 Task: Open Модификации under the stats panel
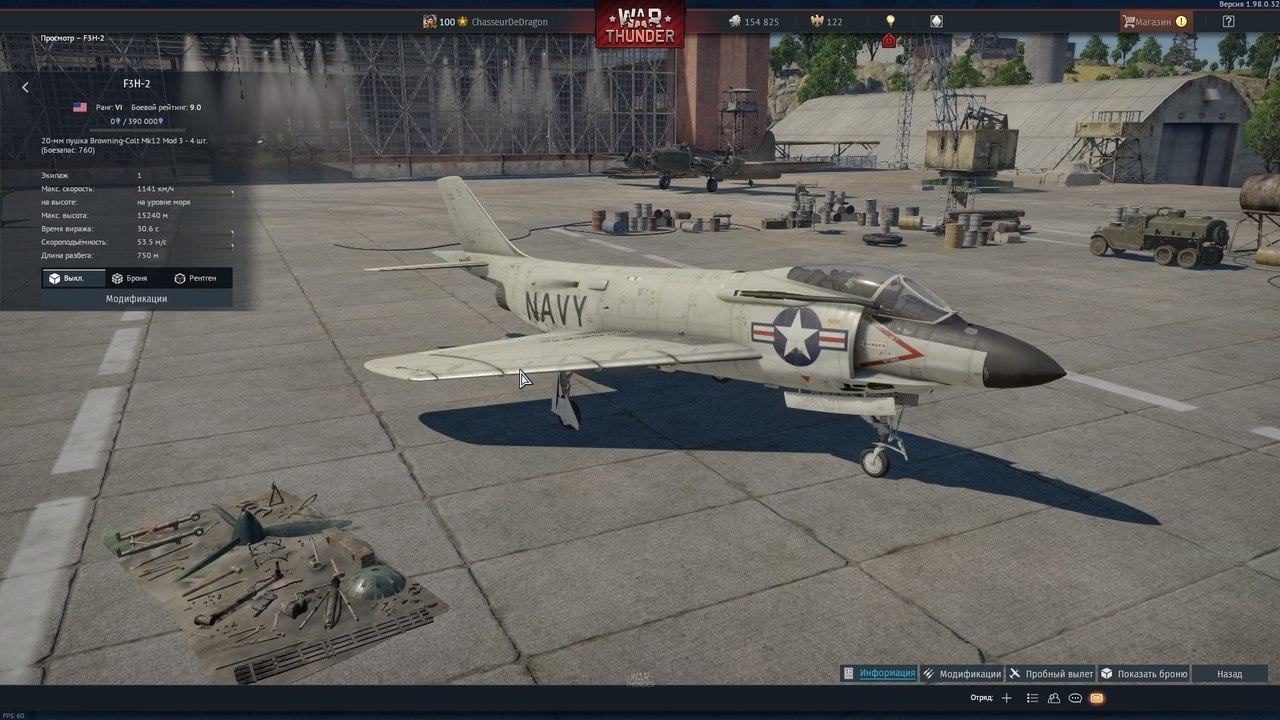coord(137,299)
